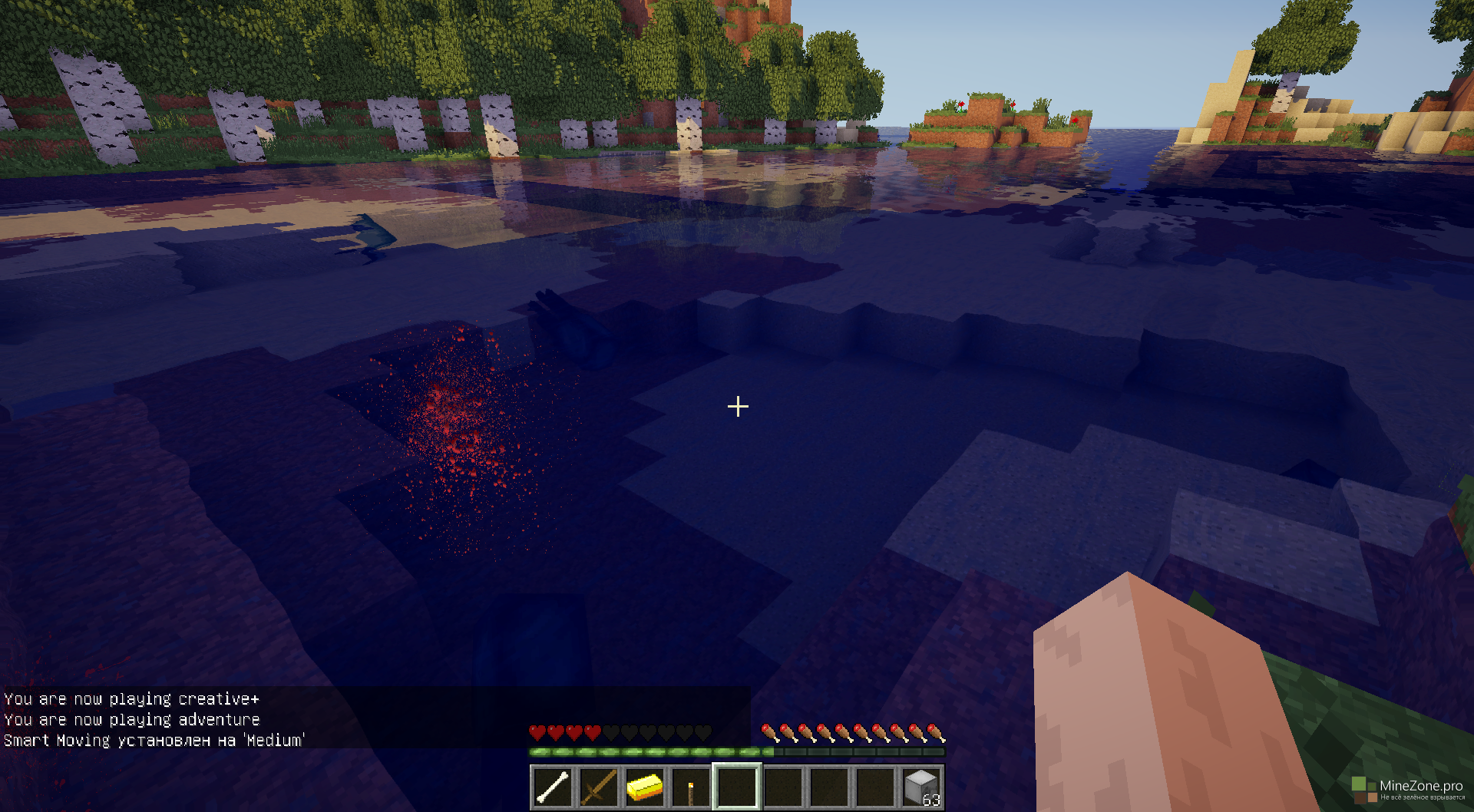Screen dimensions: 1474x812
Task: Choose the gold ingot slot
Action: coord(644,787)
